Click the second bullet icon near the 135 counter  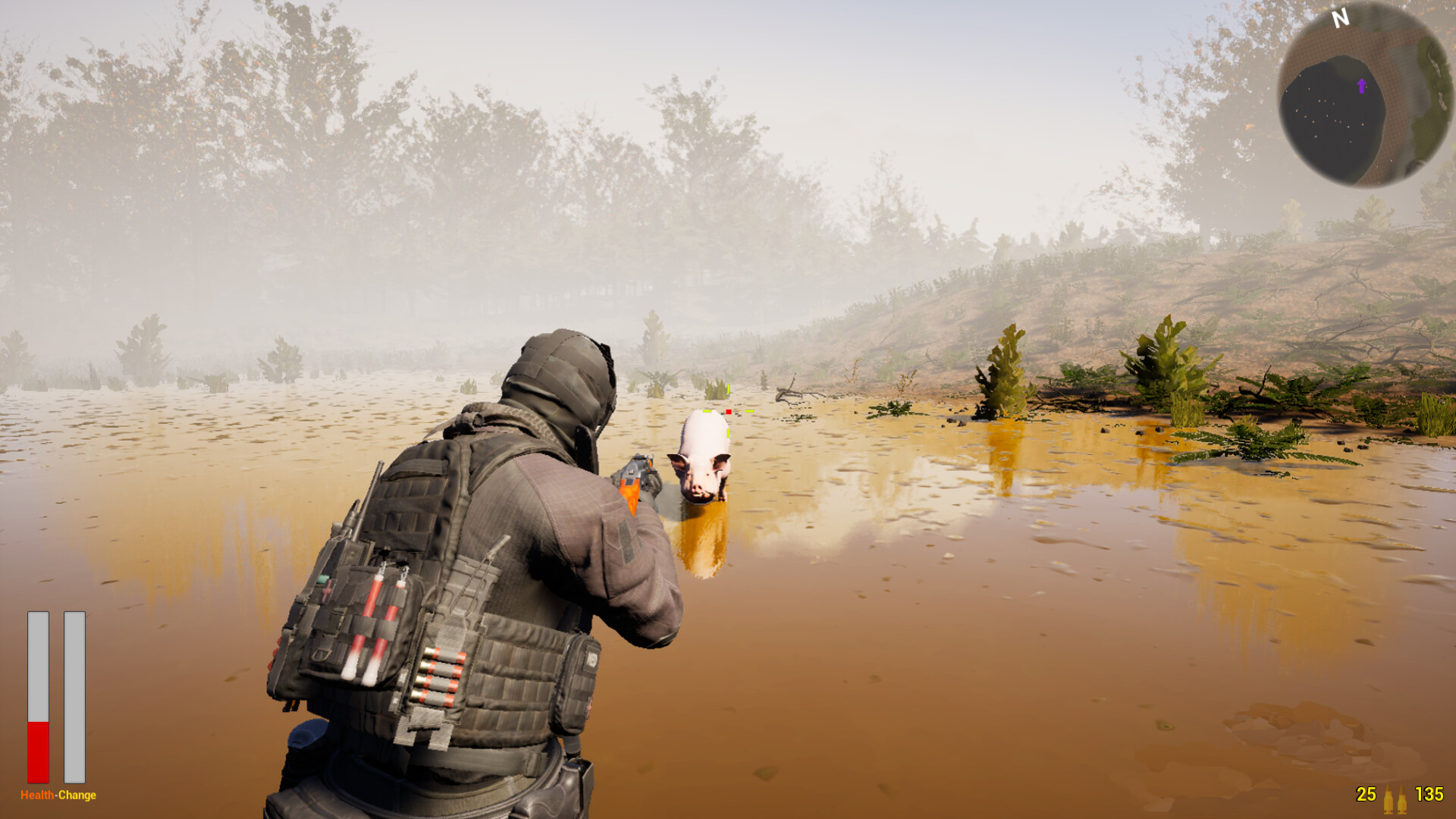point(1403,800)
